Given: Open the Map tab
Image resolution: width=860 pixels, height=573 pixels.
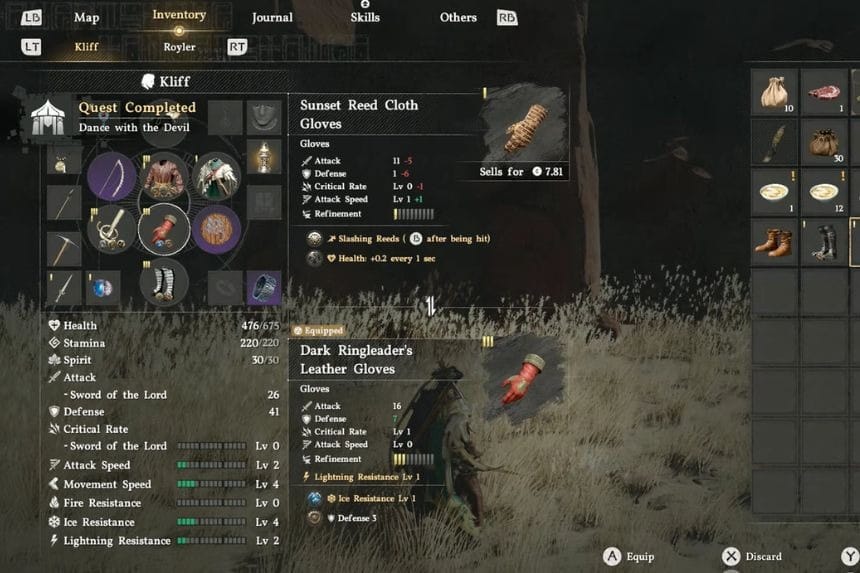Looking at the screenshot, I should point(87,17).
